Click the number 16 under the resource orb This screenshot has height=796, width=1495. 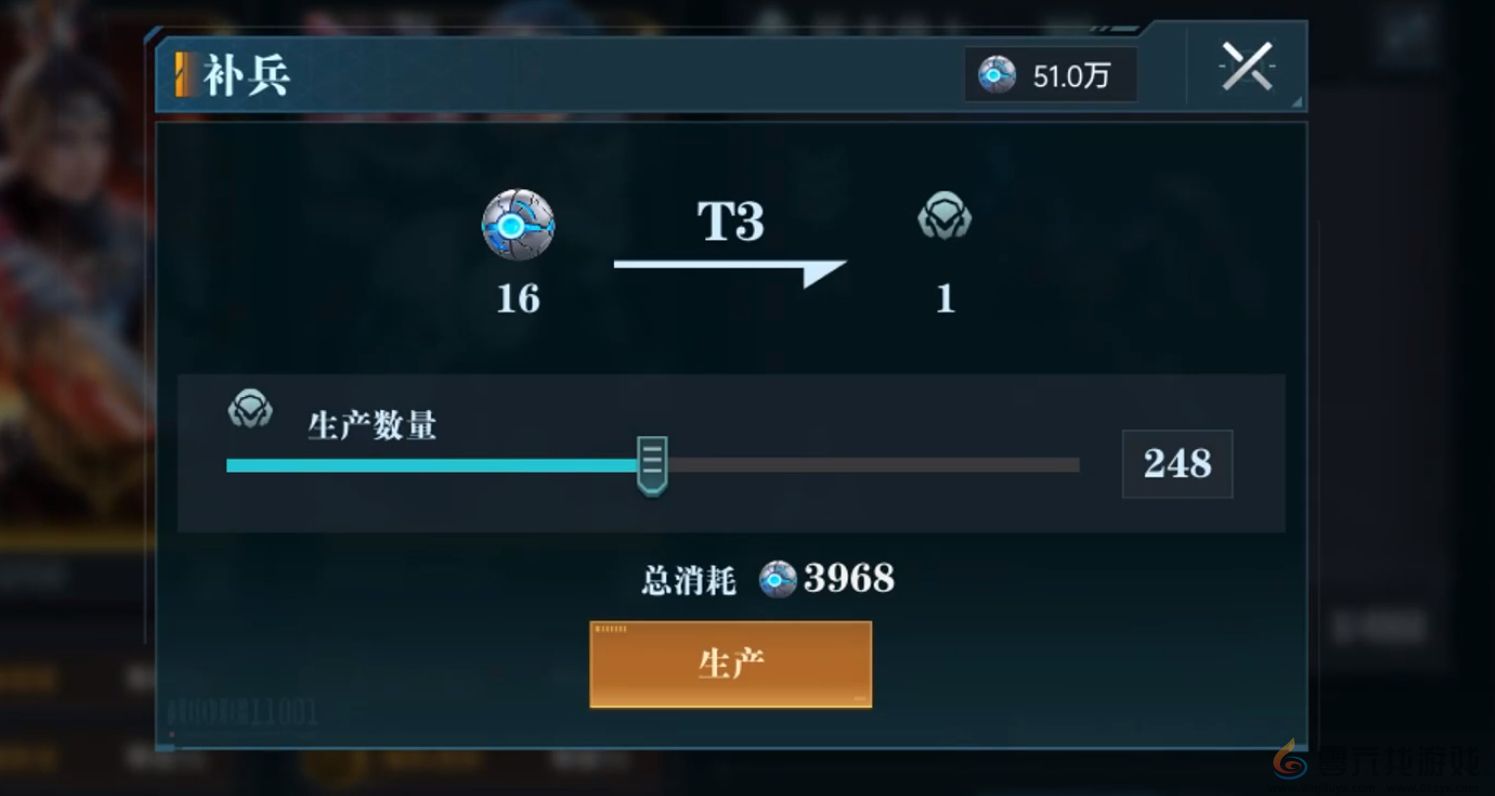click(x=518, y=299)
